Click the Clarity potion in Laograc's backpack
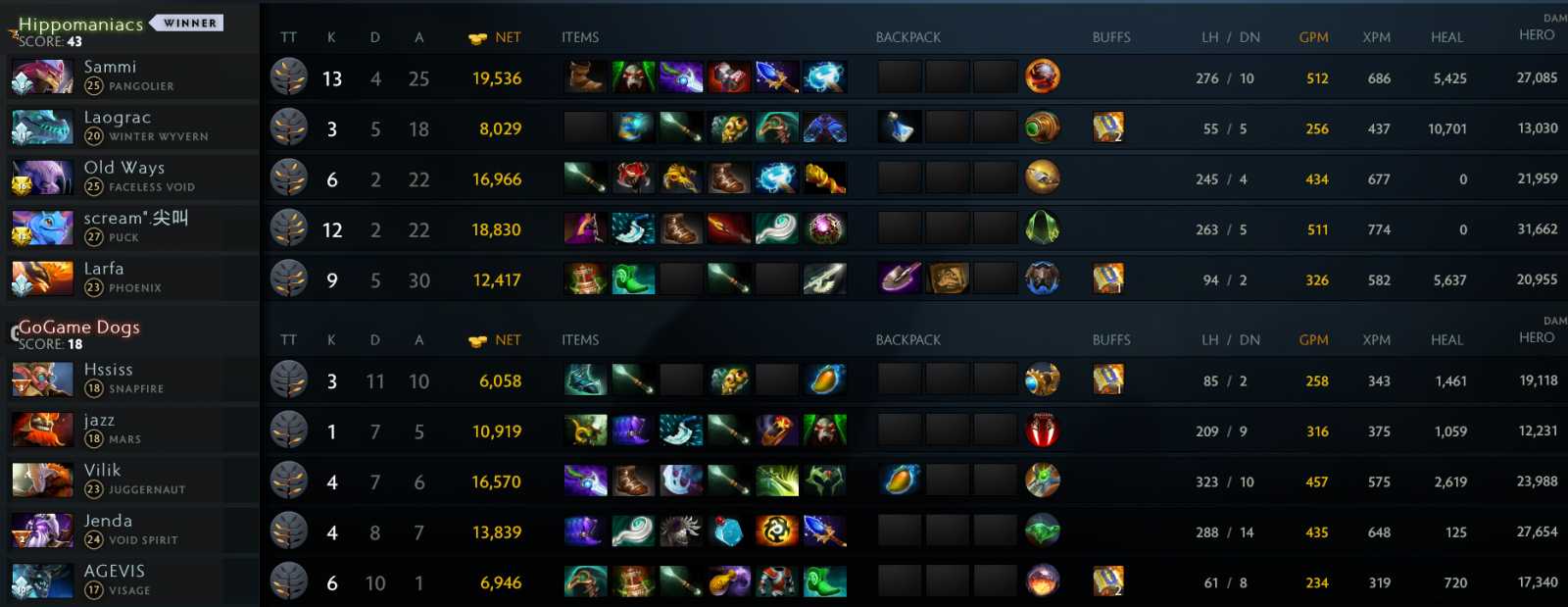 point(900,127)
